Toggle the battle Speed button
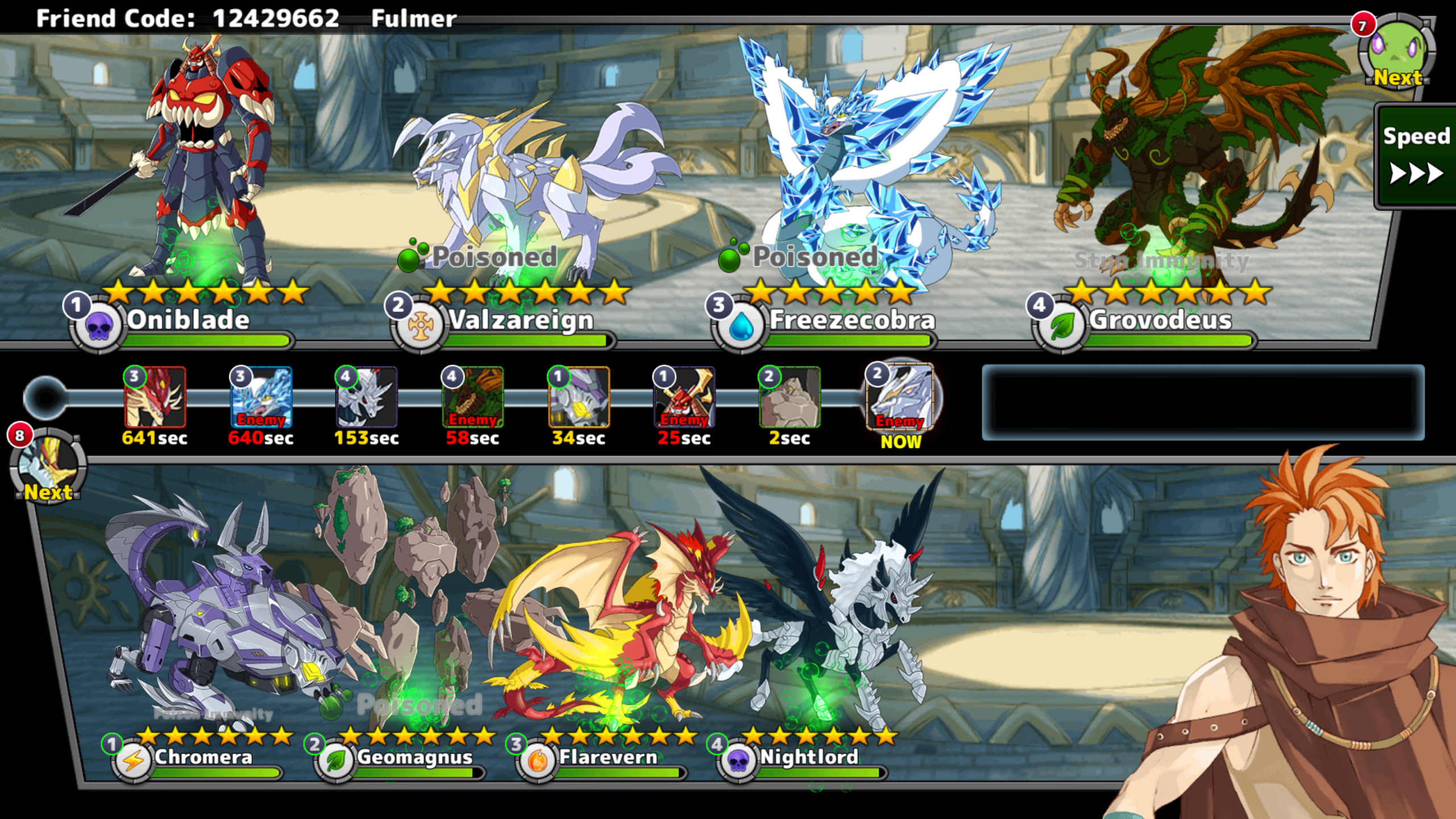This screenshot has width=1456, height=819. point(1416,156)
